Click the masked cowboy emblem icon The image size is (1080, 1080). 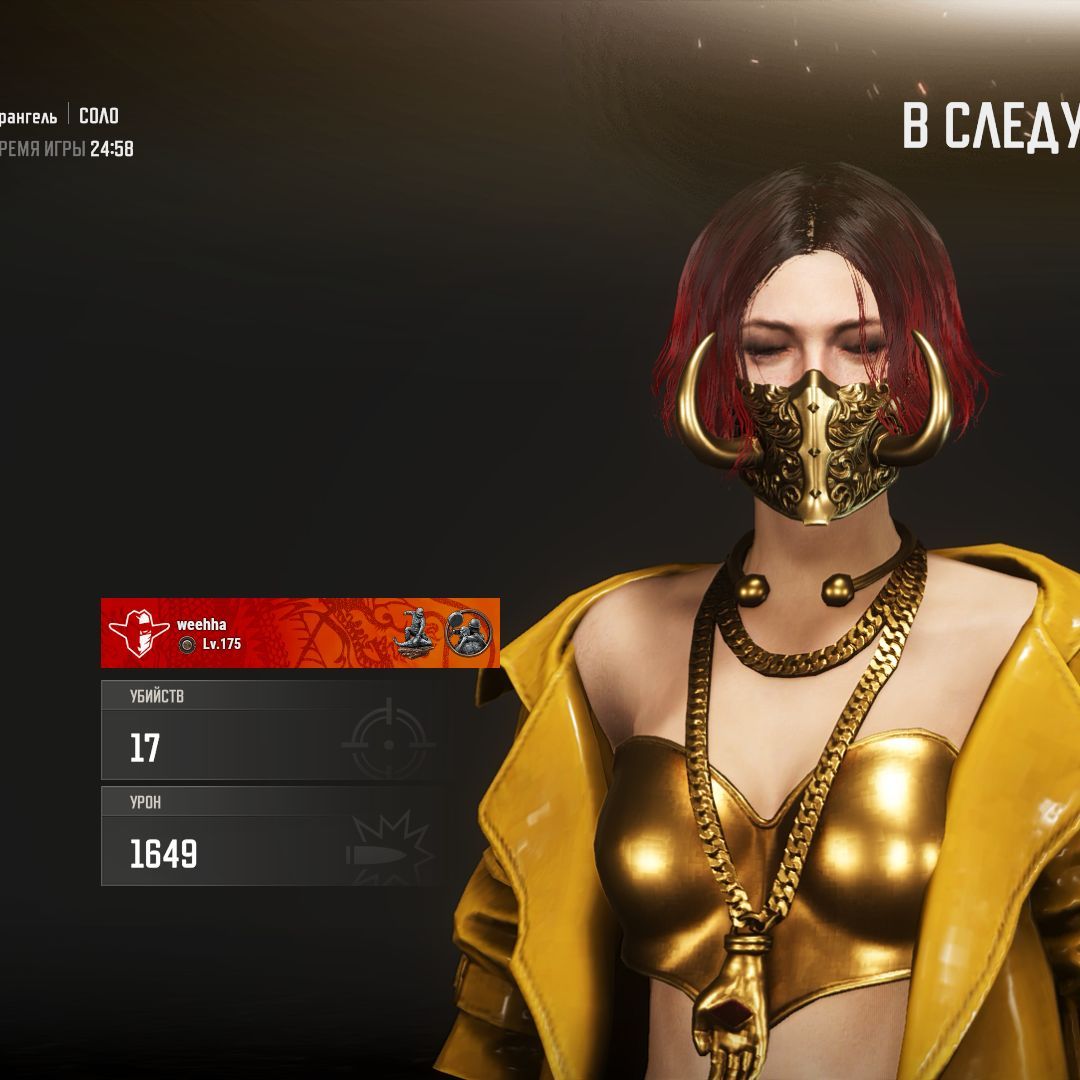(139, 632)
